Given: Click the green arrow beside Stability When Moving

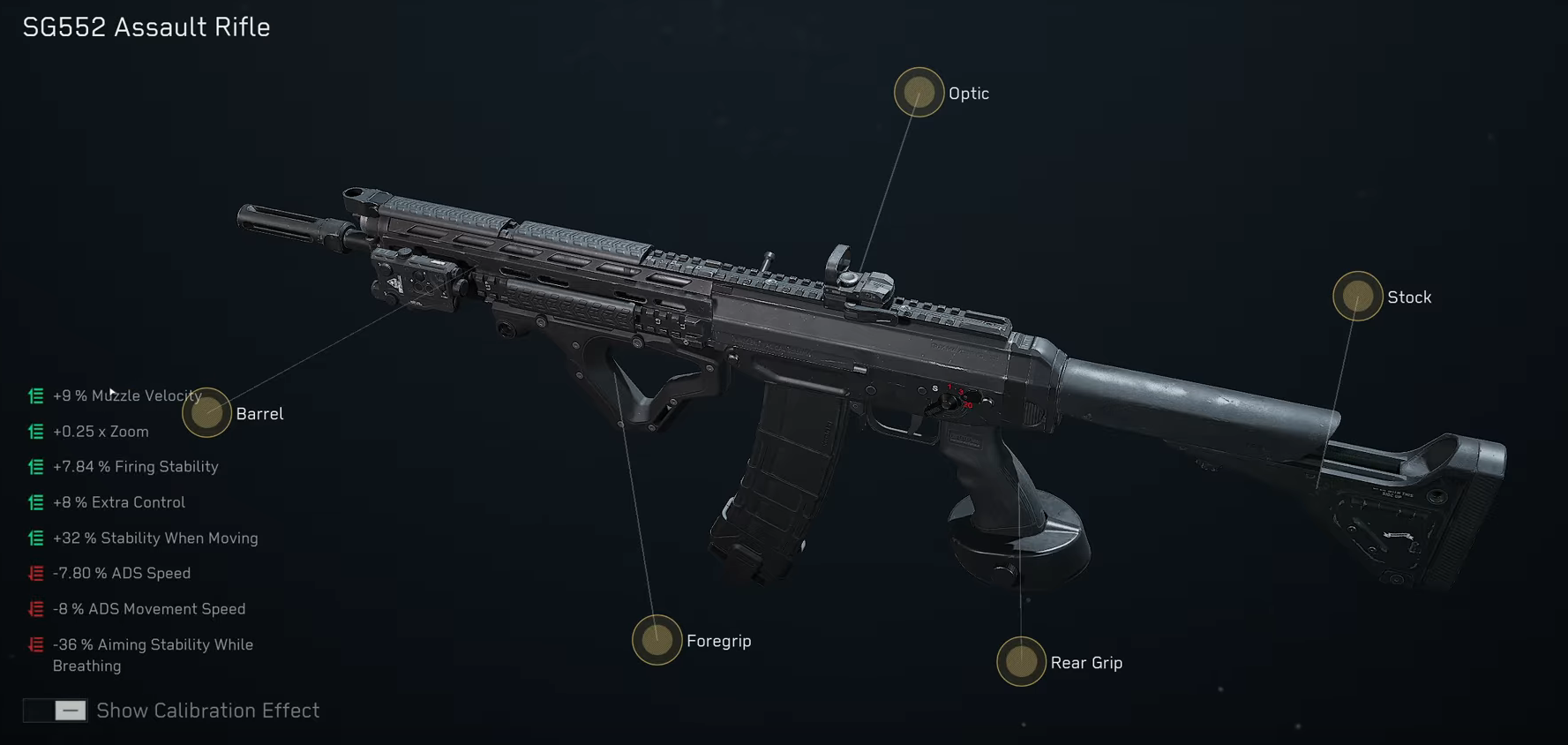Looking at the screenshot, I should [x=35, y=538].
